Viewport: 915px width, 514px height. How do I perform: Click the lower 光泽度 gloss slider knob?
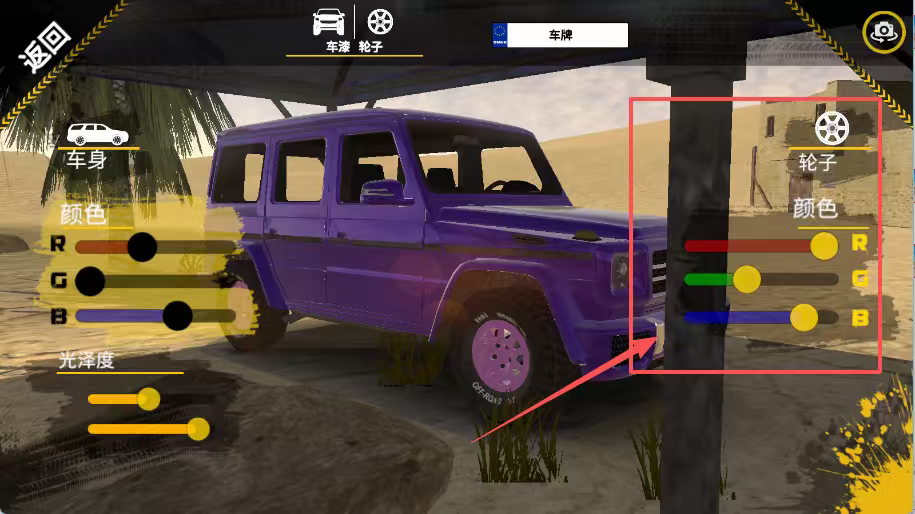pos(198,429)
